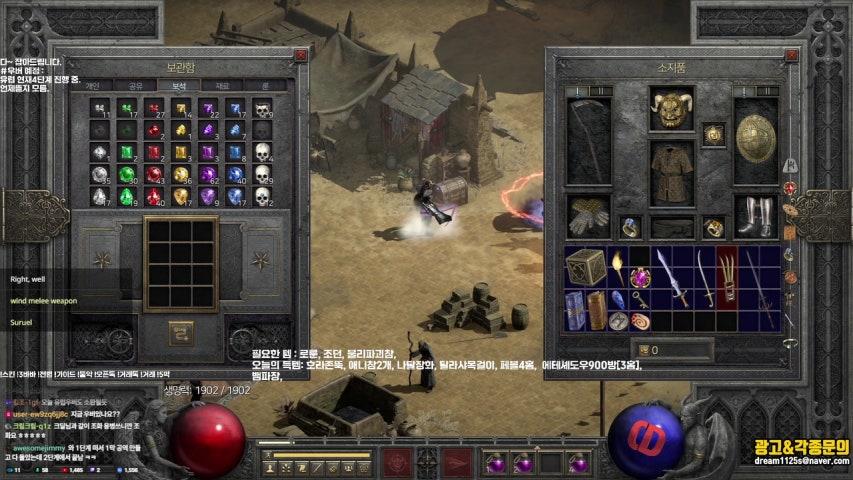Viewport: 853px width, 480px height.
Task: Click the gold withdraw button in stash
Action: pos(180,329)
